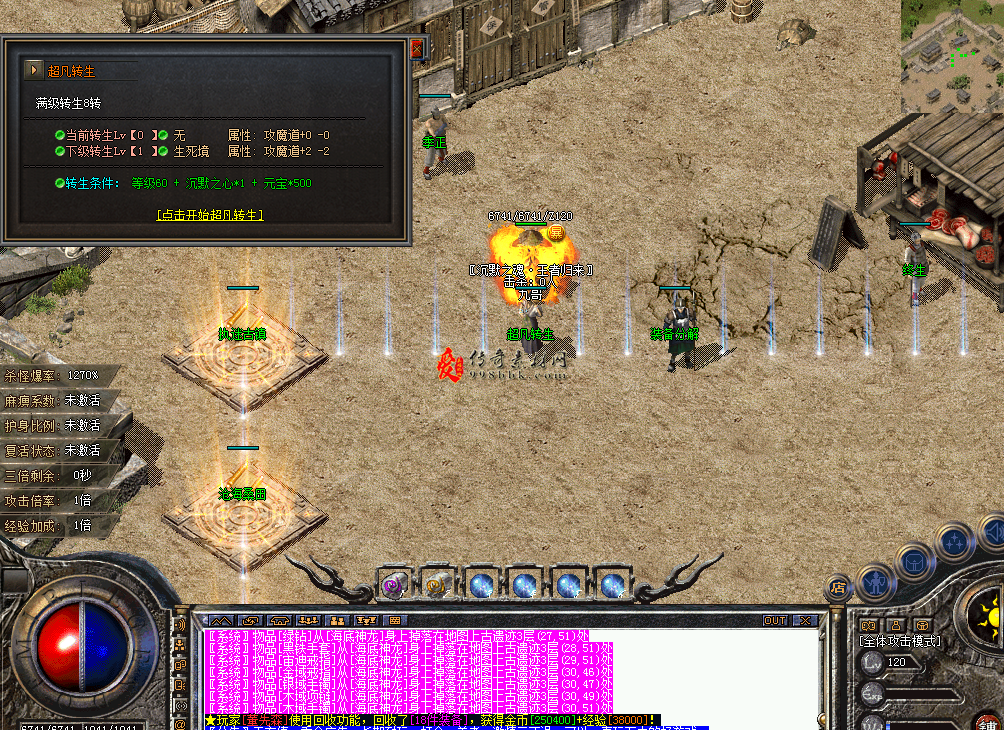Click the minimap
1004x730 pixels.
click(x=952, y=55)
